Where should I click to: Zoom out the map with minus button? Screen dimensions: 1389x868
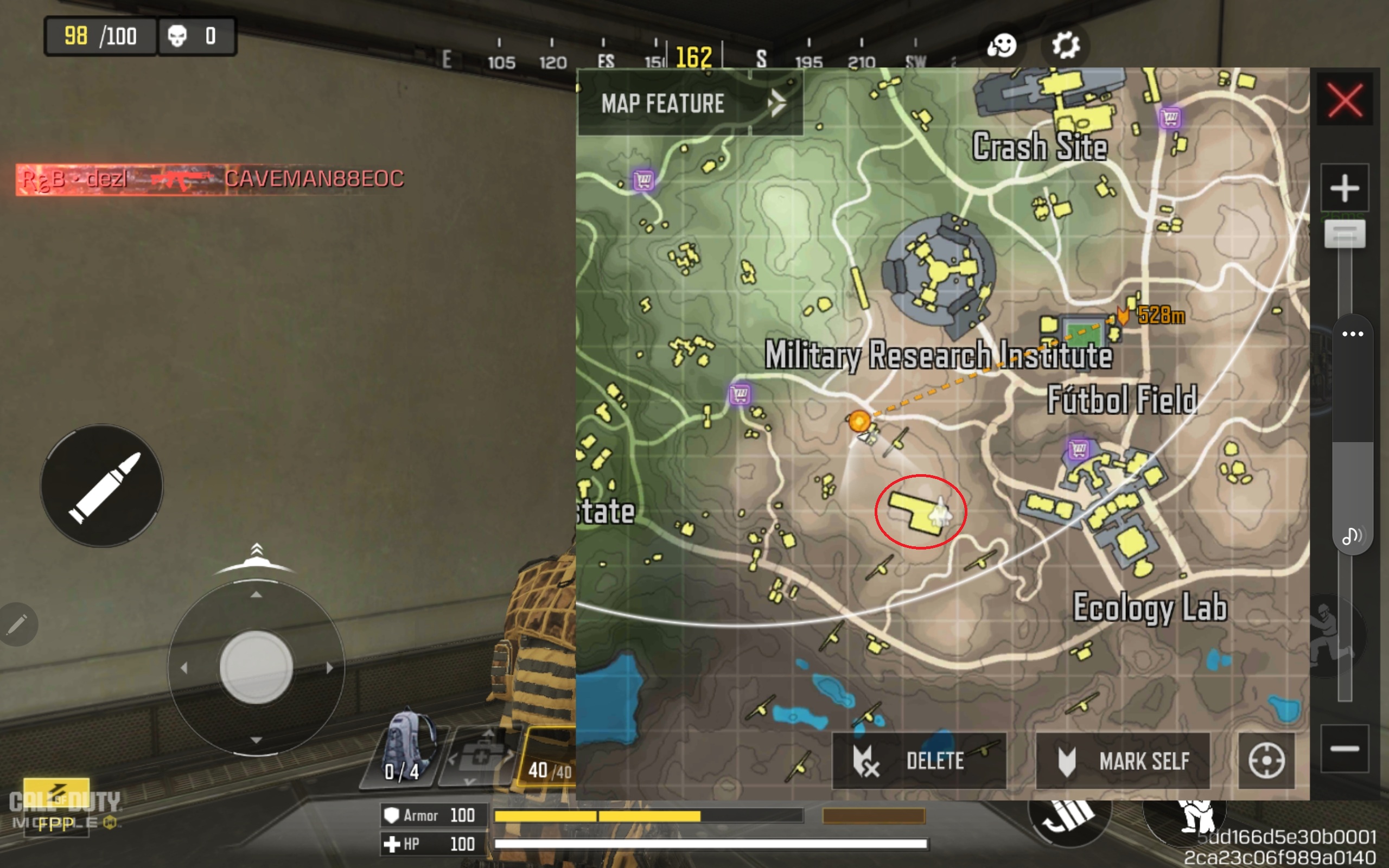click(1344, 748)
